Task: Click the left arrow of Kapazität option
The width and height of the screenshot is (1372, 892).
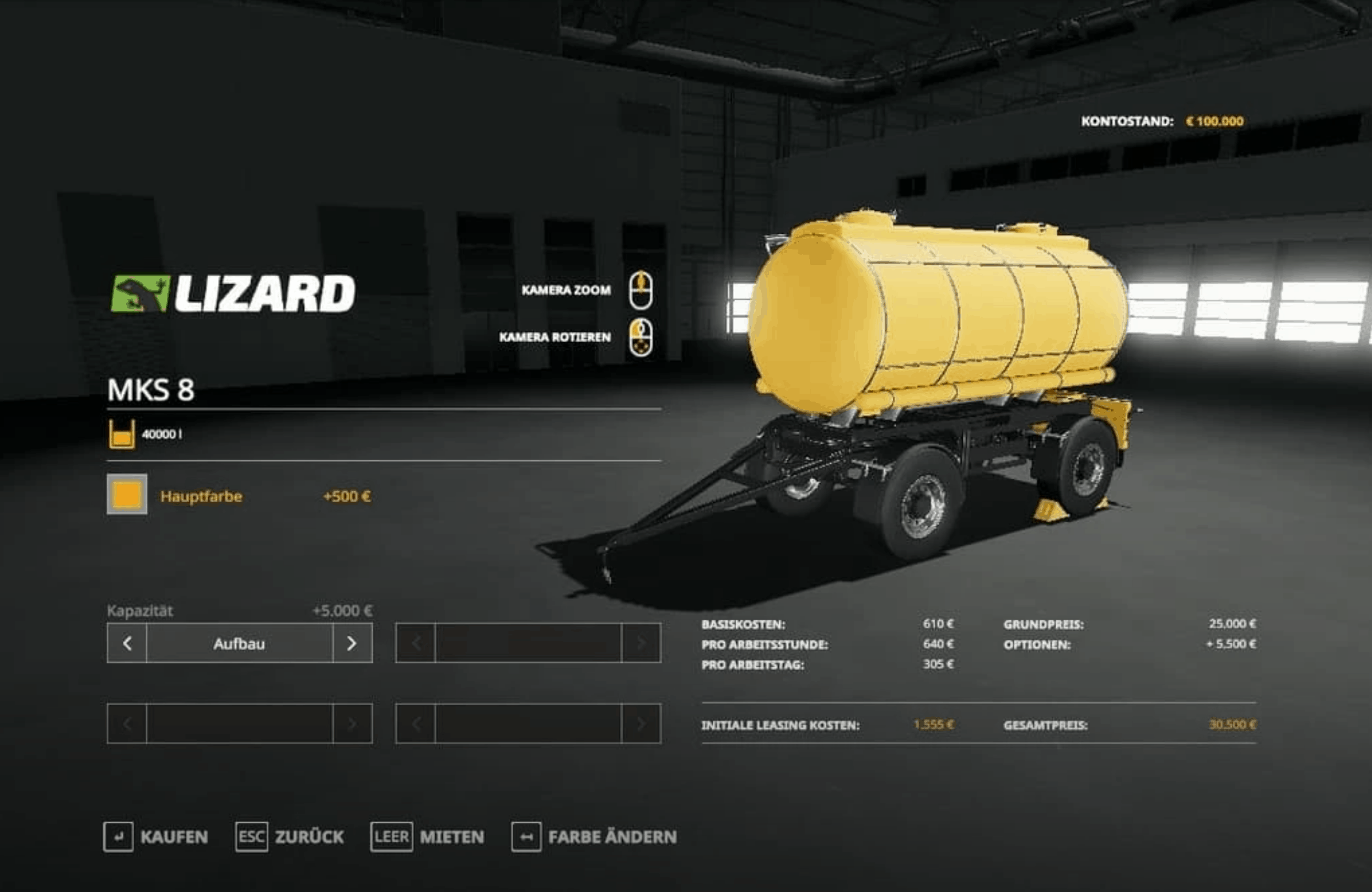Action: point(127,643)
